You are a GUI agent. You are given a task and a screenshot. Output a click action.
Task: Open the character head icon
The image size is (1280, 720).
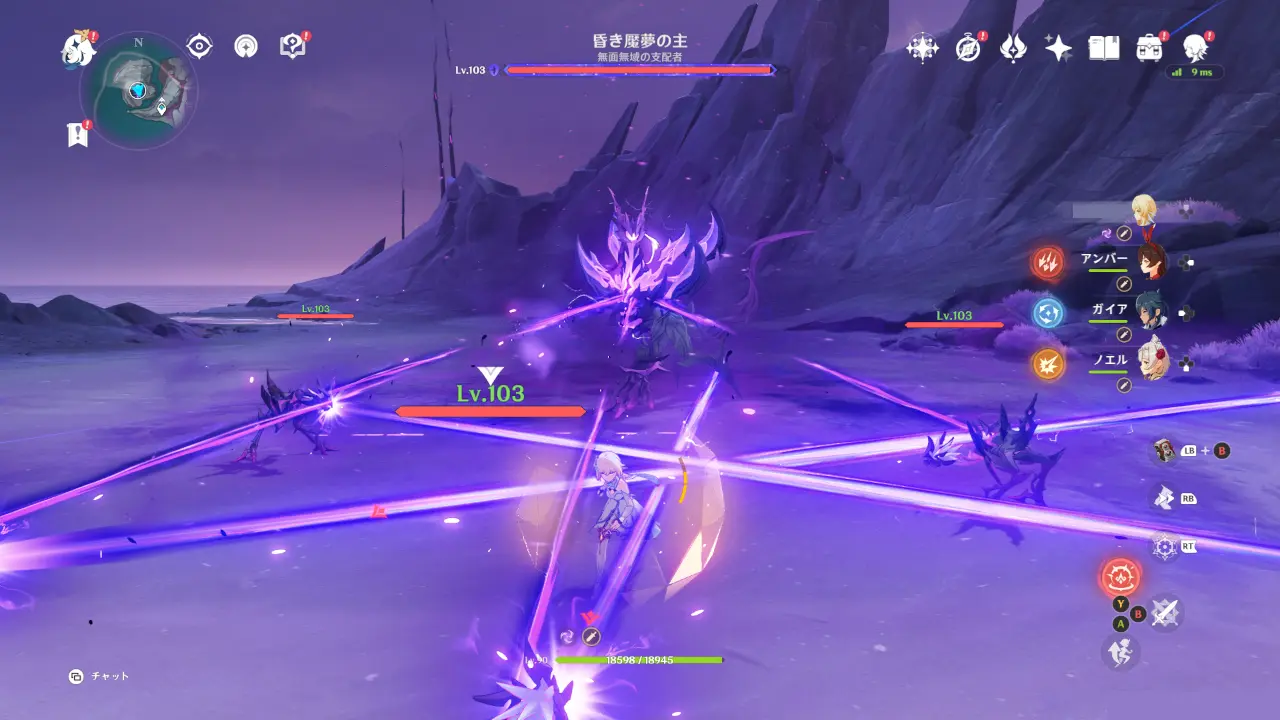1194,47
